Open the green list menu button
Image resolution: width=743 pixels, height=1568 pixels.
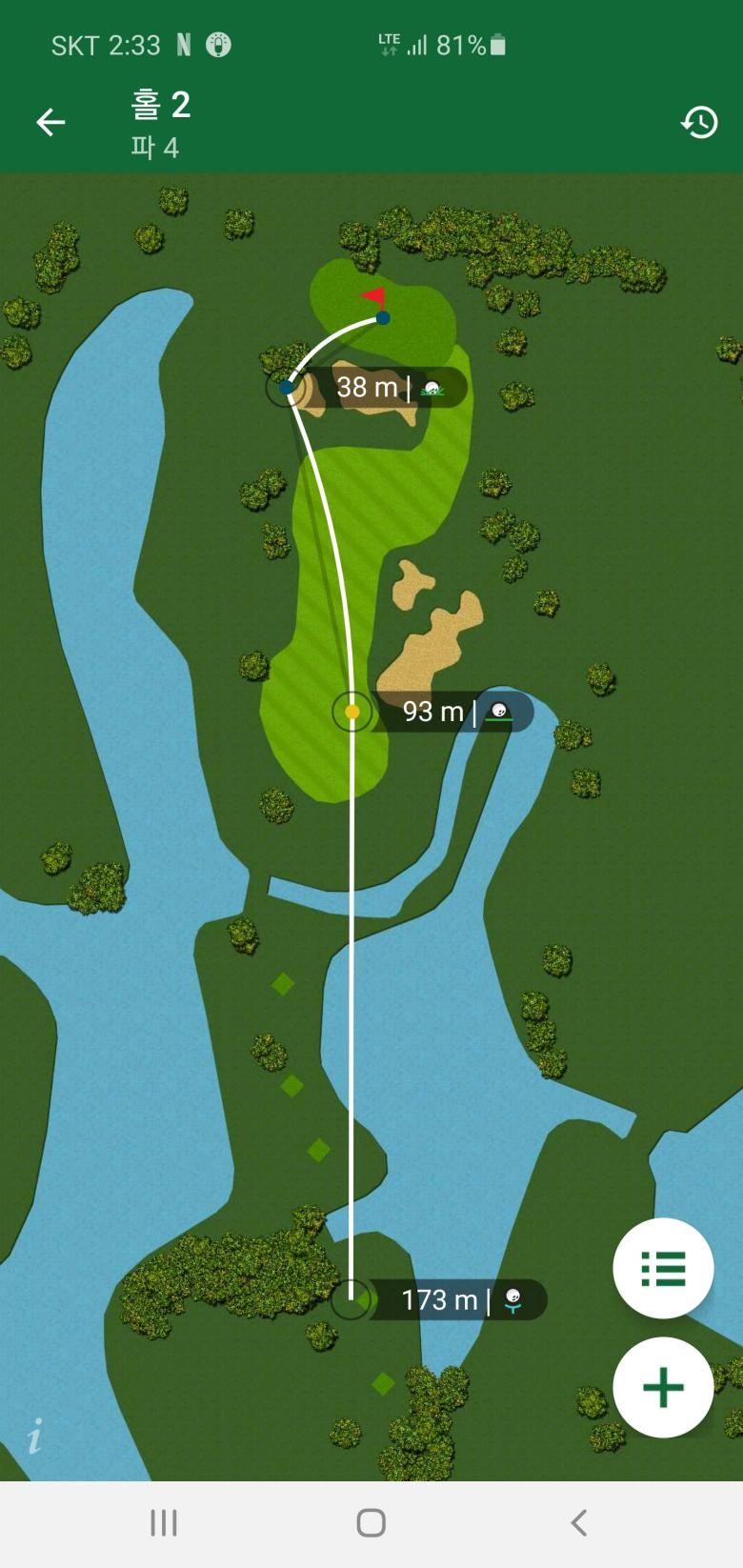point(663,1268)
